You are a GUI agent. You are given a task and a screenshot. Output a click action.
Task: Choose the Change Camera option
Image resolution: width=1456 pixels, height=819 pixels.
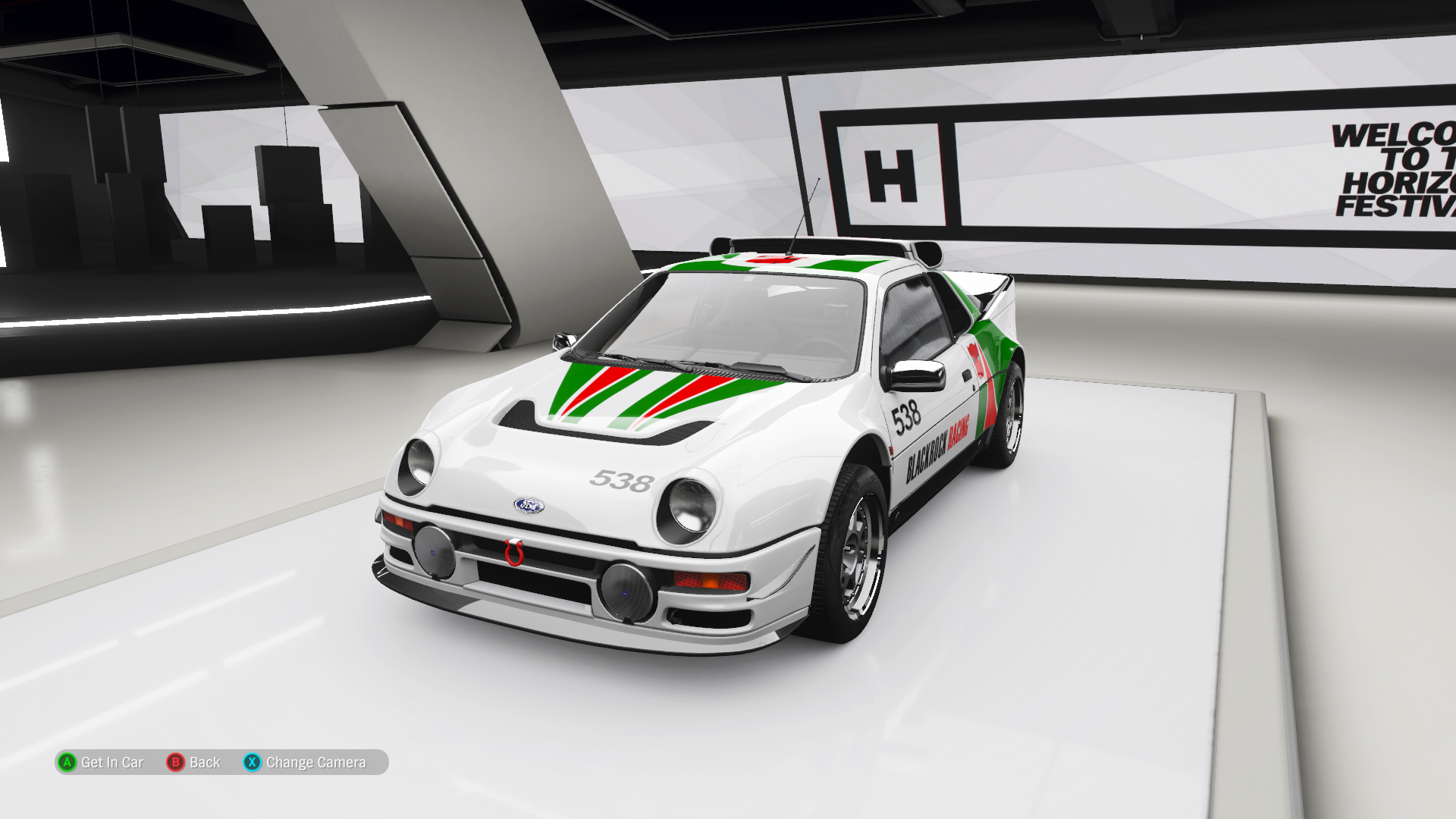click(306, 762)
